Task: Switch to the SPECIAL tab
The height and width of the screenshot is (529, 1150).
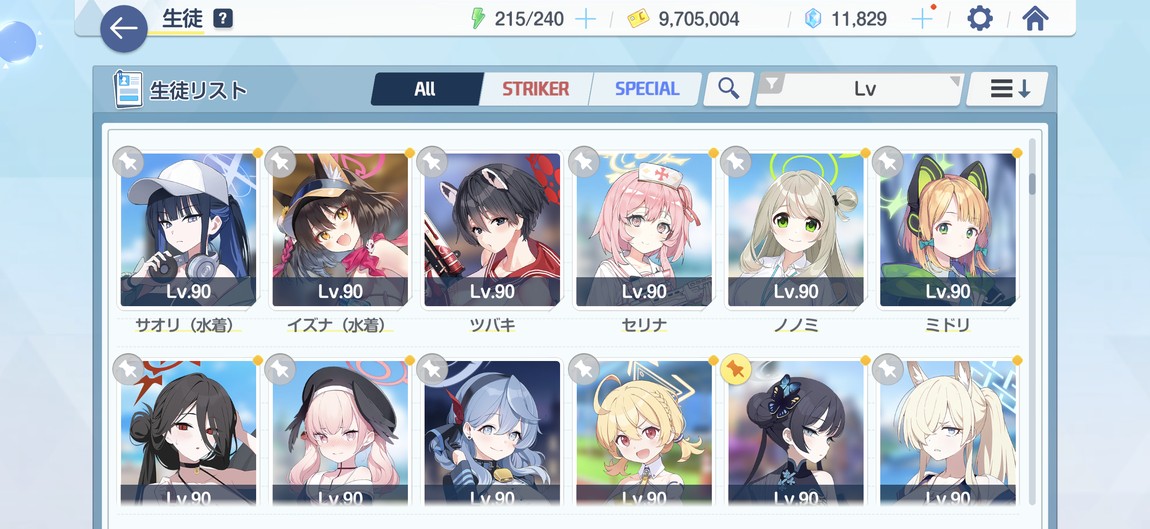Action: point(646,89)
